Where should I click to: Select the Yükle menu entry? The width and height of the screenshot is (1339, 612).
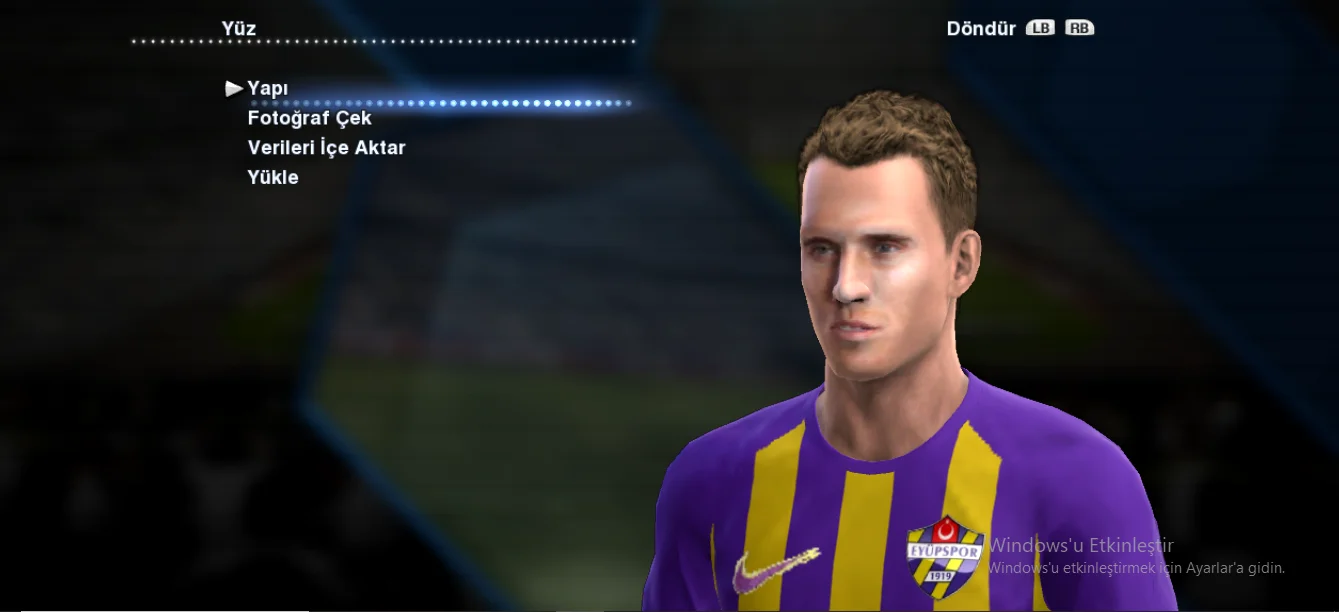click(x=273, y=178)
